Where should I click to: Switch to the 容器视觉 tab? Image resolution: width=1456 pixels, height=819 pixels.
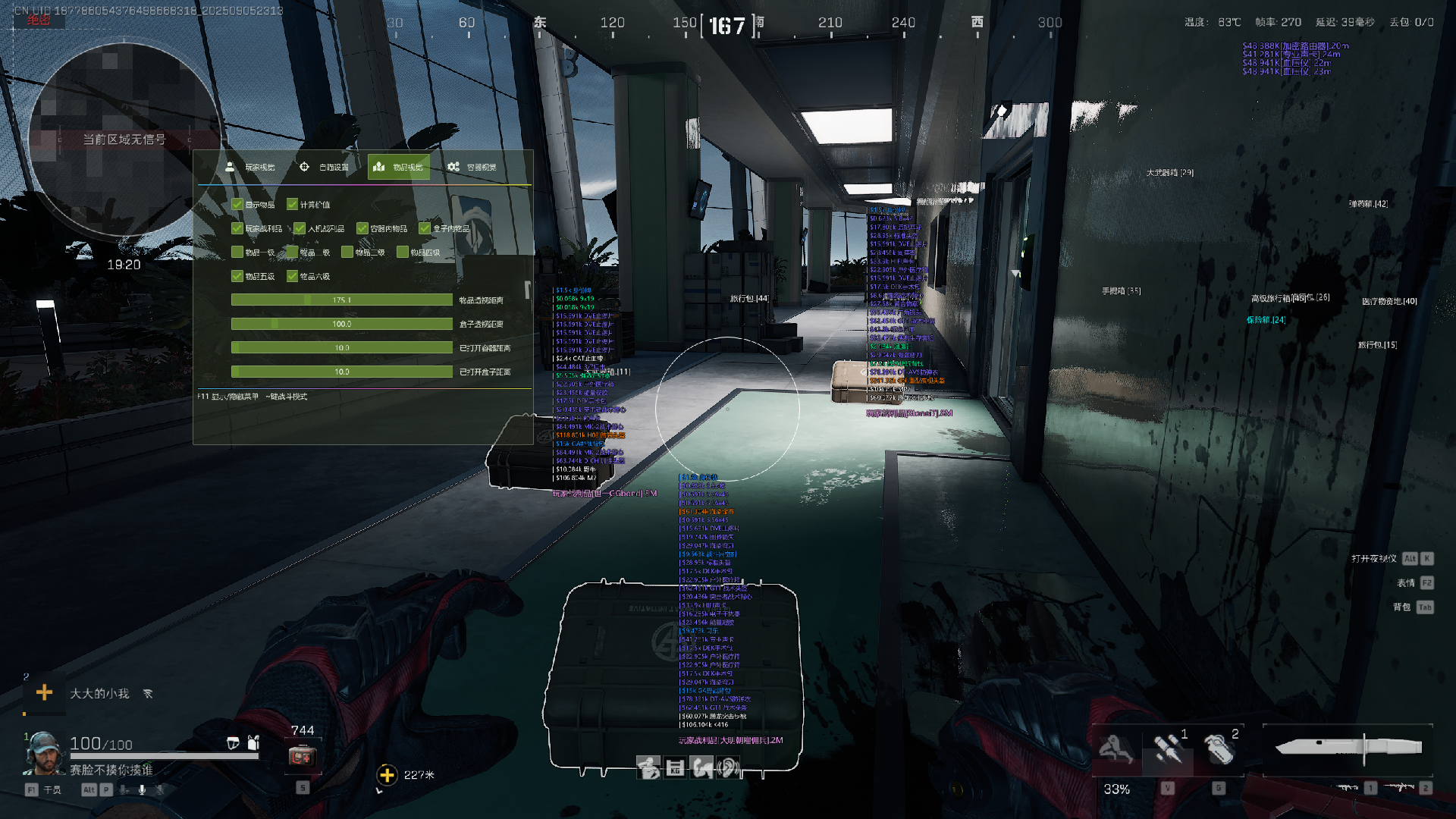tap(472, 167)
